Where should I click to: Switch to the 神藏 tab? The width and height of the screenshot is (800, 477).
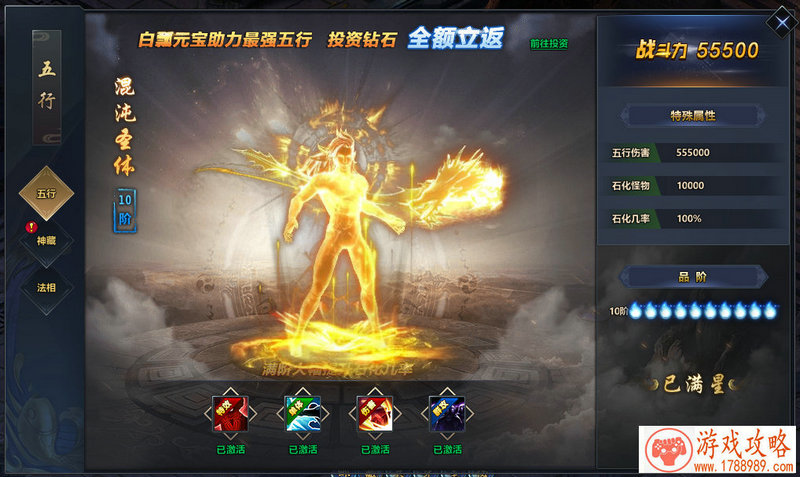click(x=47, y=241)
